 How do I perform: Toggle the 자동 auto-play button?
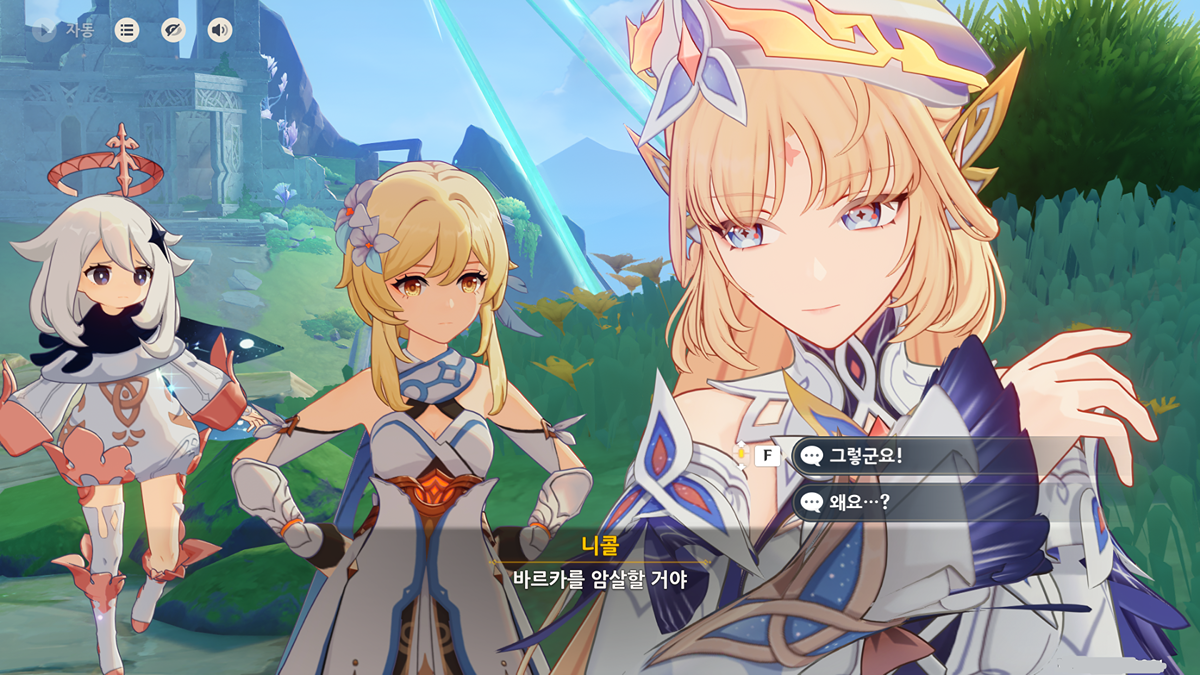pos(64,30)
